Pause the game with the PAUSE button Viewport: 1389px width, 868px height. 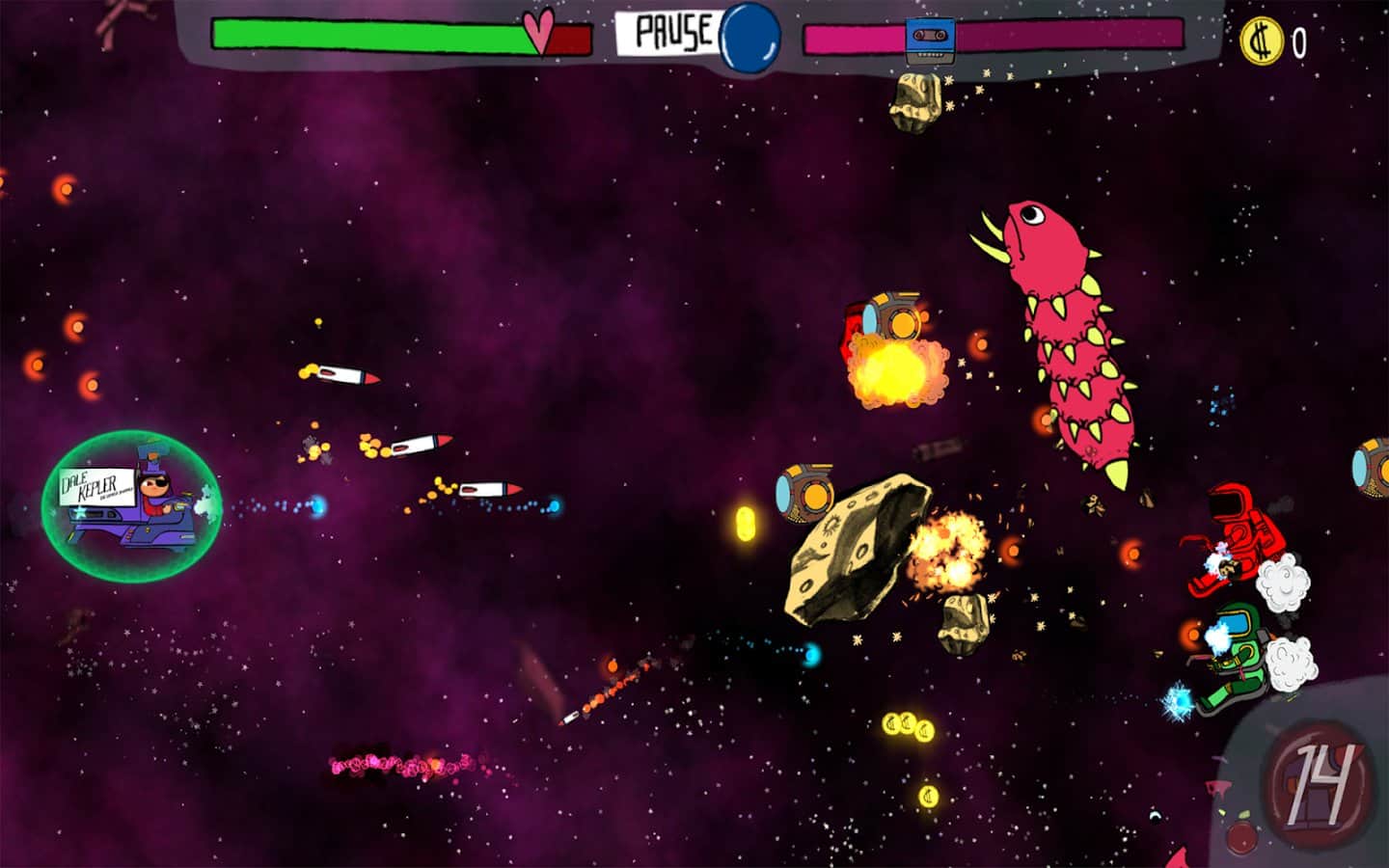(672, 33)
